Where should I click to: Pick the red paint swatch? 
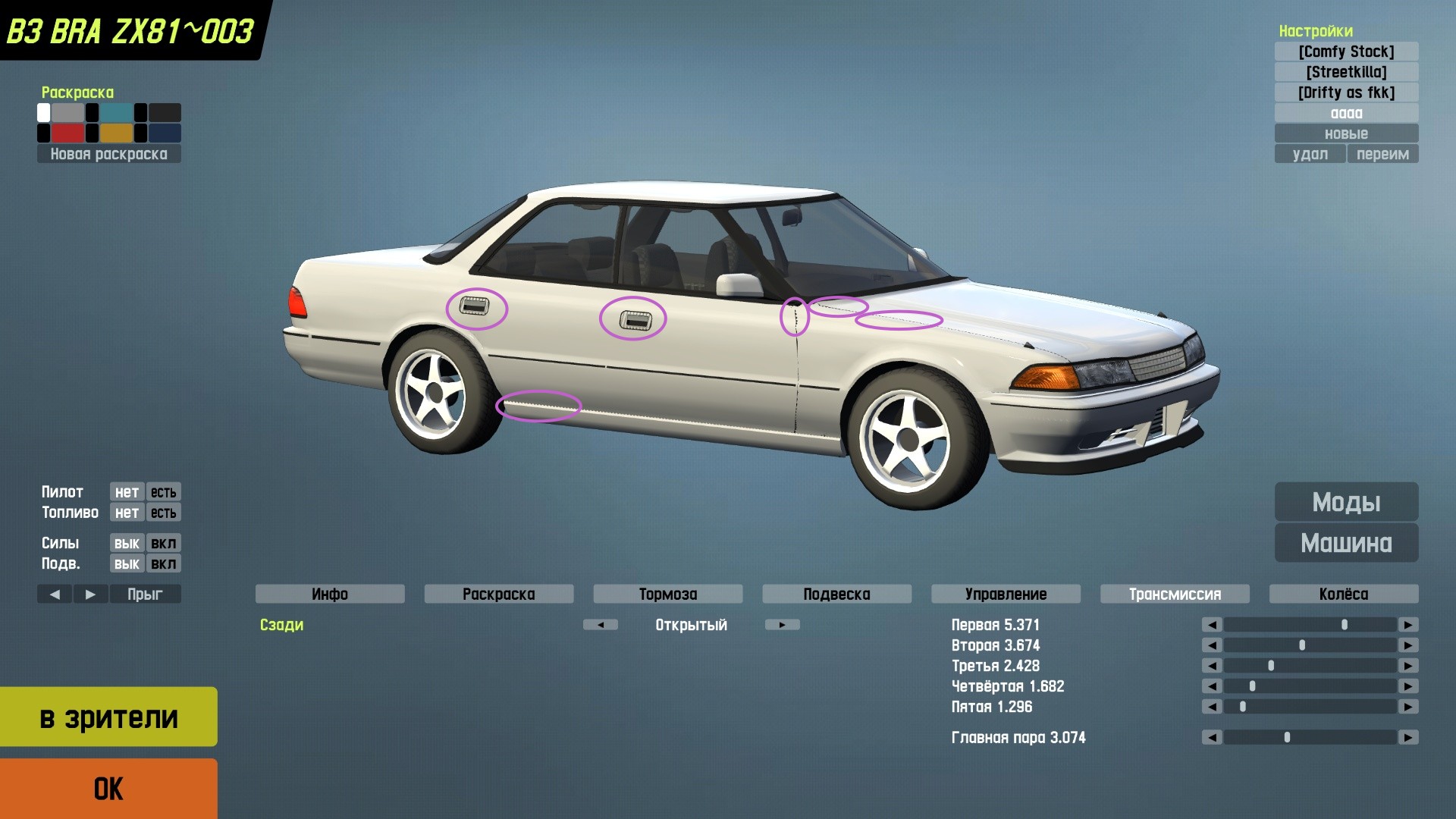(x=67, y=133)
